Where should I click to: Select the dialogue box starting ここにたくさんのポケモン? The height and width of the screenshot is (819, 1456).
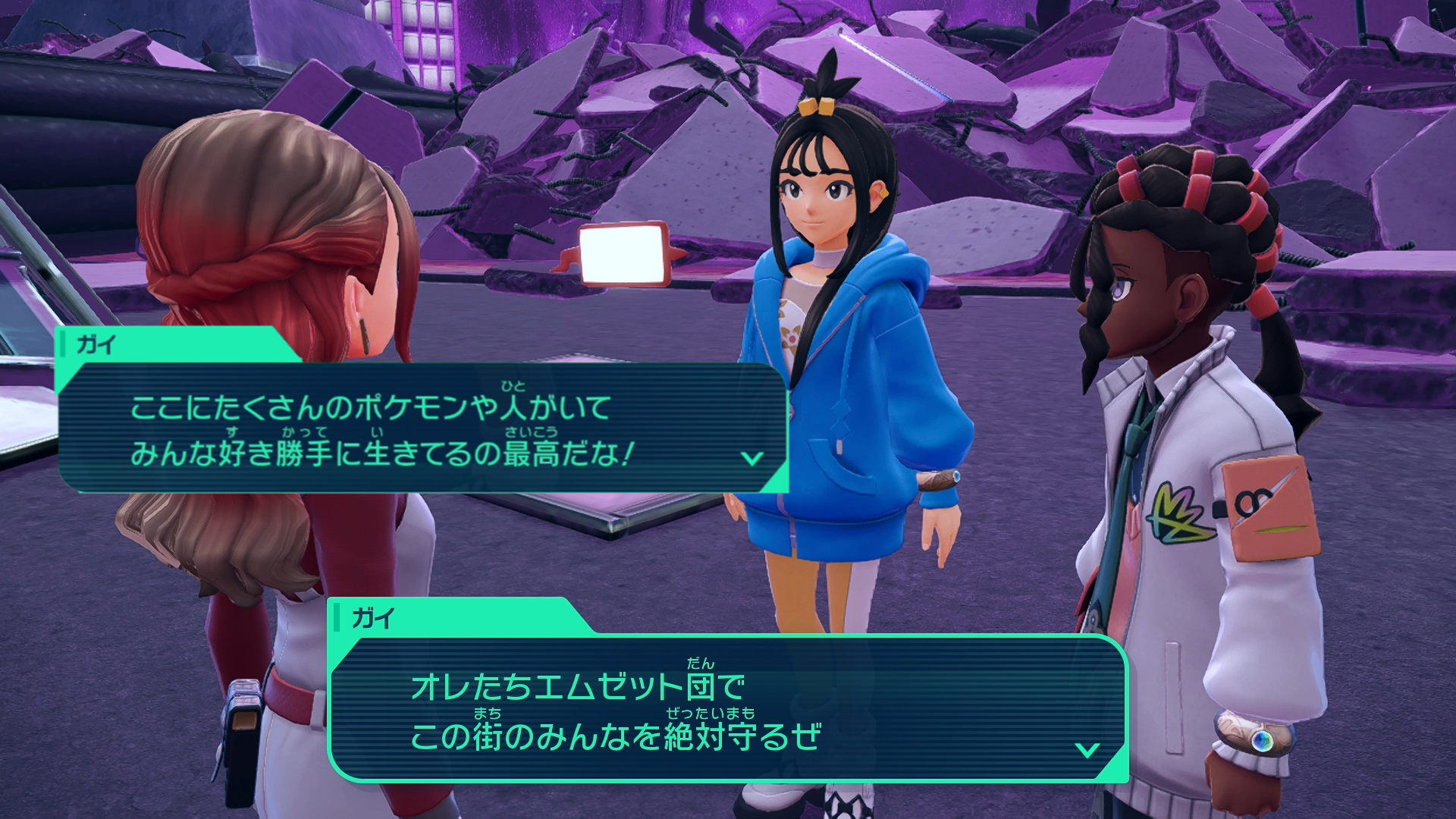422,428
